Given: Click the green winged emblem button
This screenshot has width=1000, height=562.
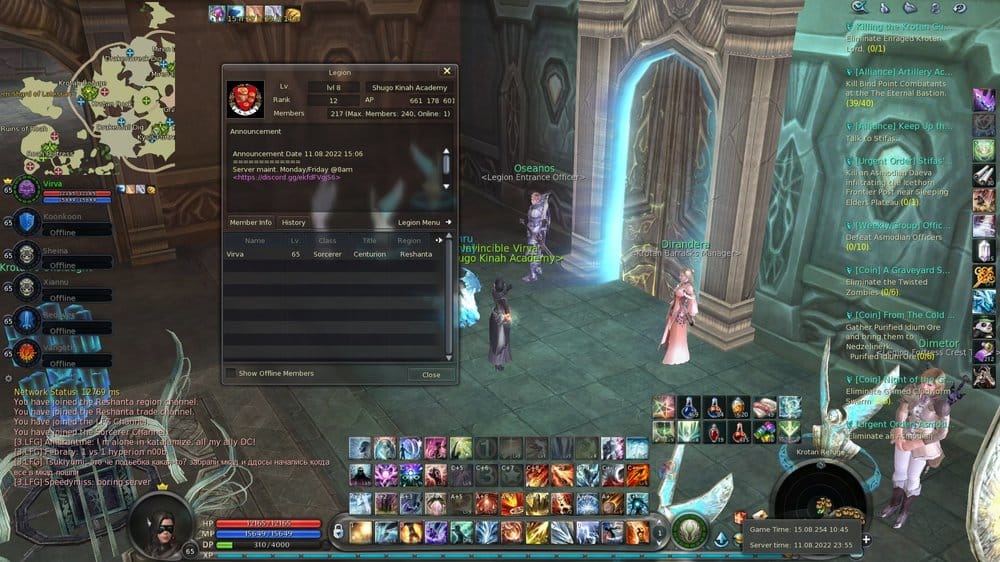Looking at the screenshot, I should pyautogui.click(x=690, y=531).
